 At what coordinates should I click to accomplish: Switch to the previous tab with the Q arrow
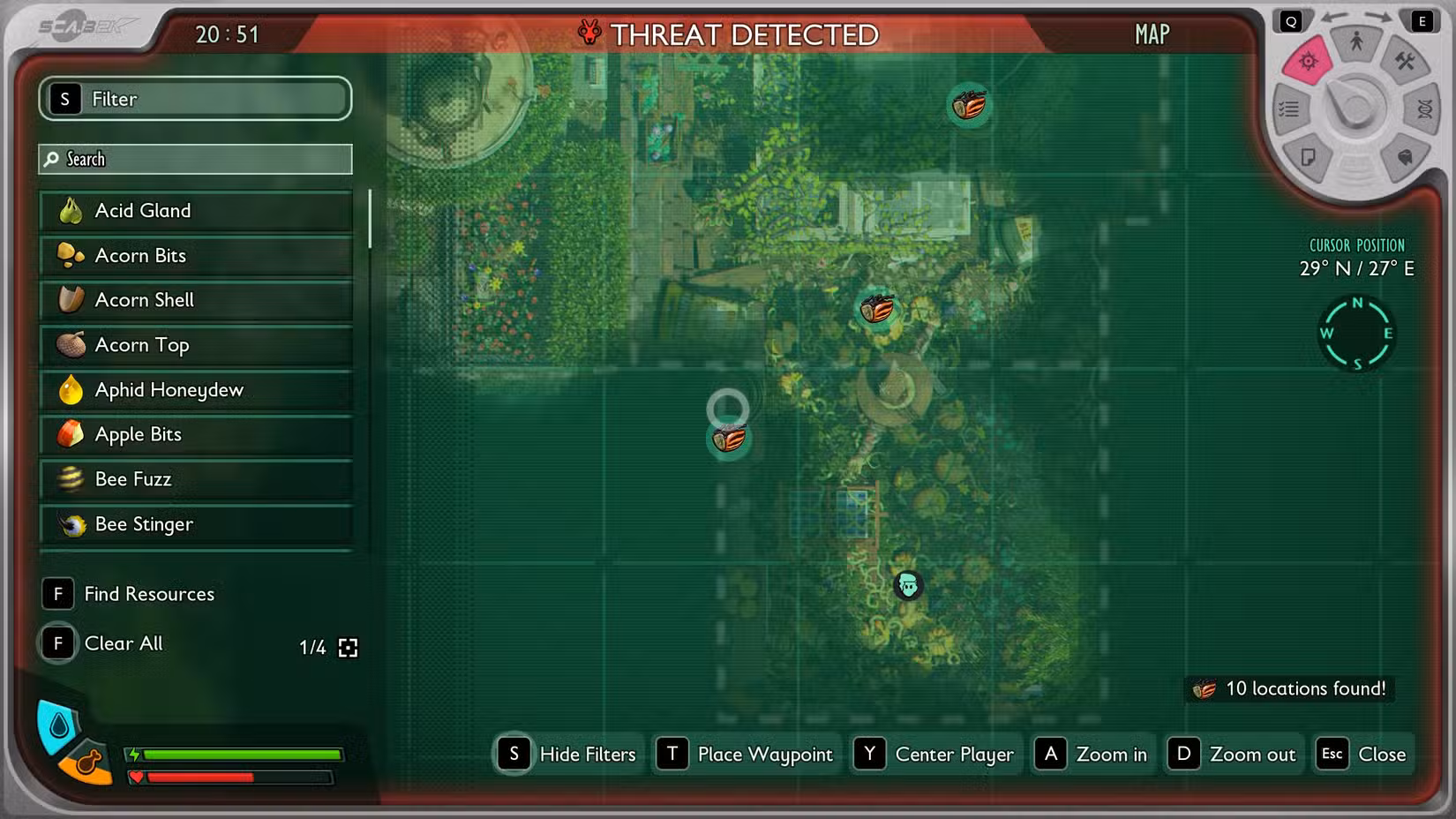[1291, 19]
